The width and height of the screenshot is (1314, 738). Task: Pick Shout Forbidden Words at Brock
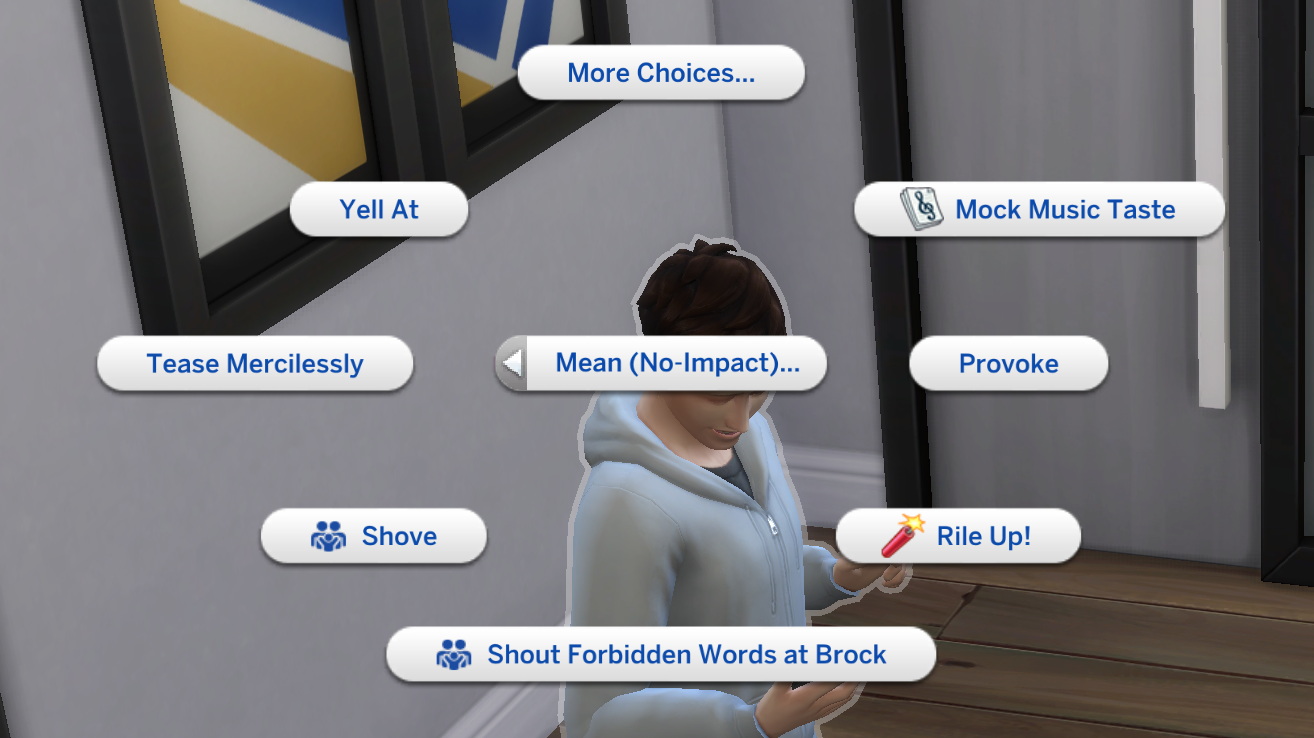coord(660,654)
